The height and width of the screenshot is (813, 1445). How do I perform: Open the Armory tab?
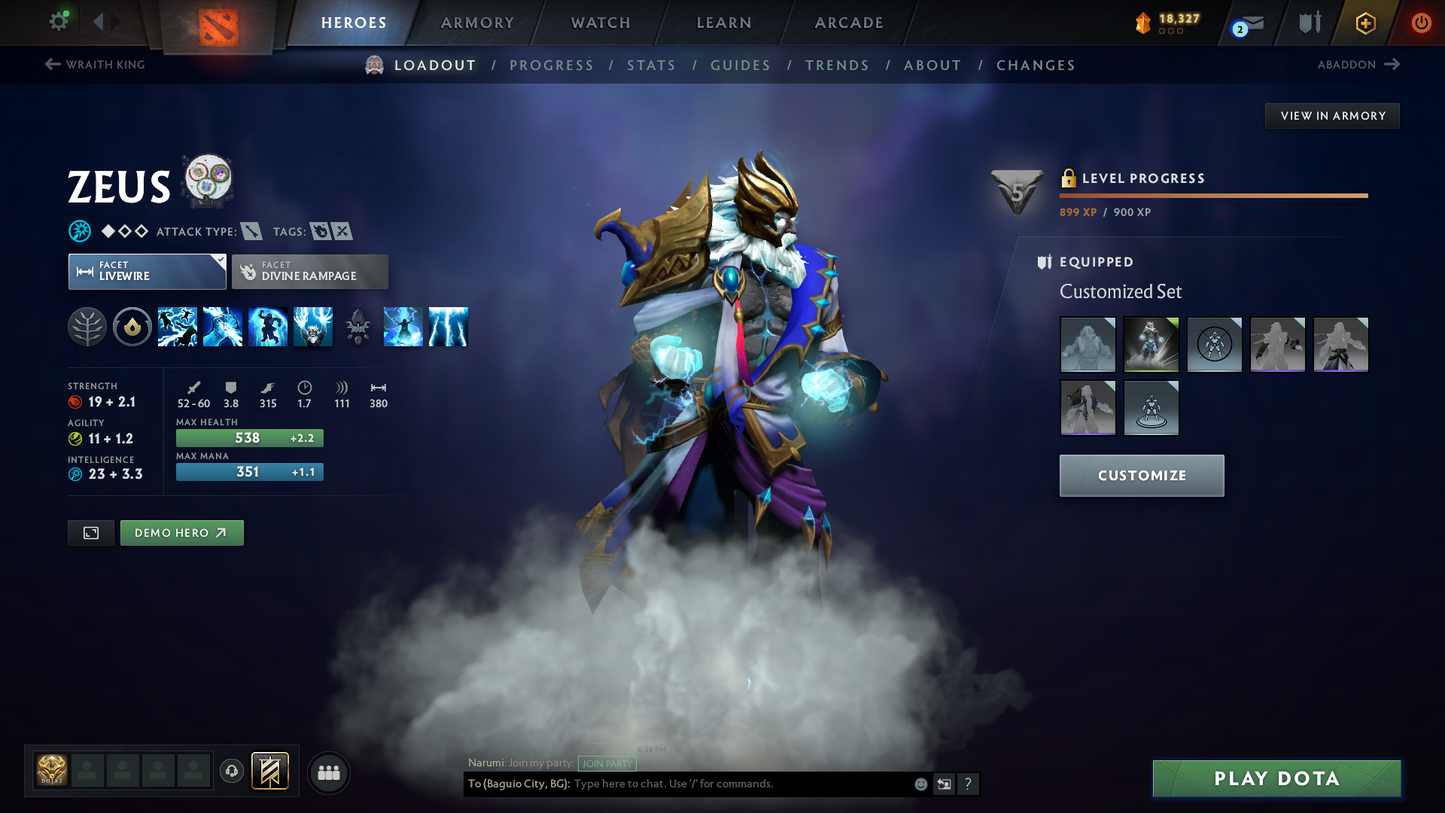pos(477,23)
